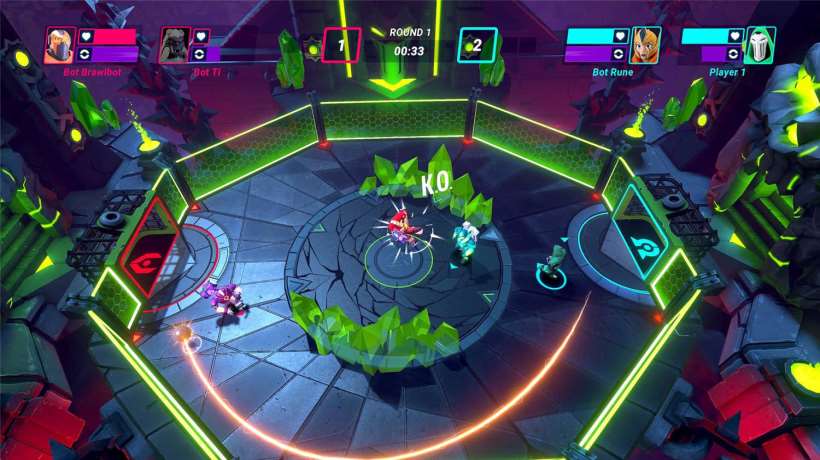
Task: Click Bot Ti's character portrait
Action: pos(174,45)
